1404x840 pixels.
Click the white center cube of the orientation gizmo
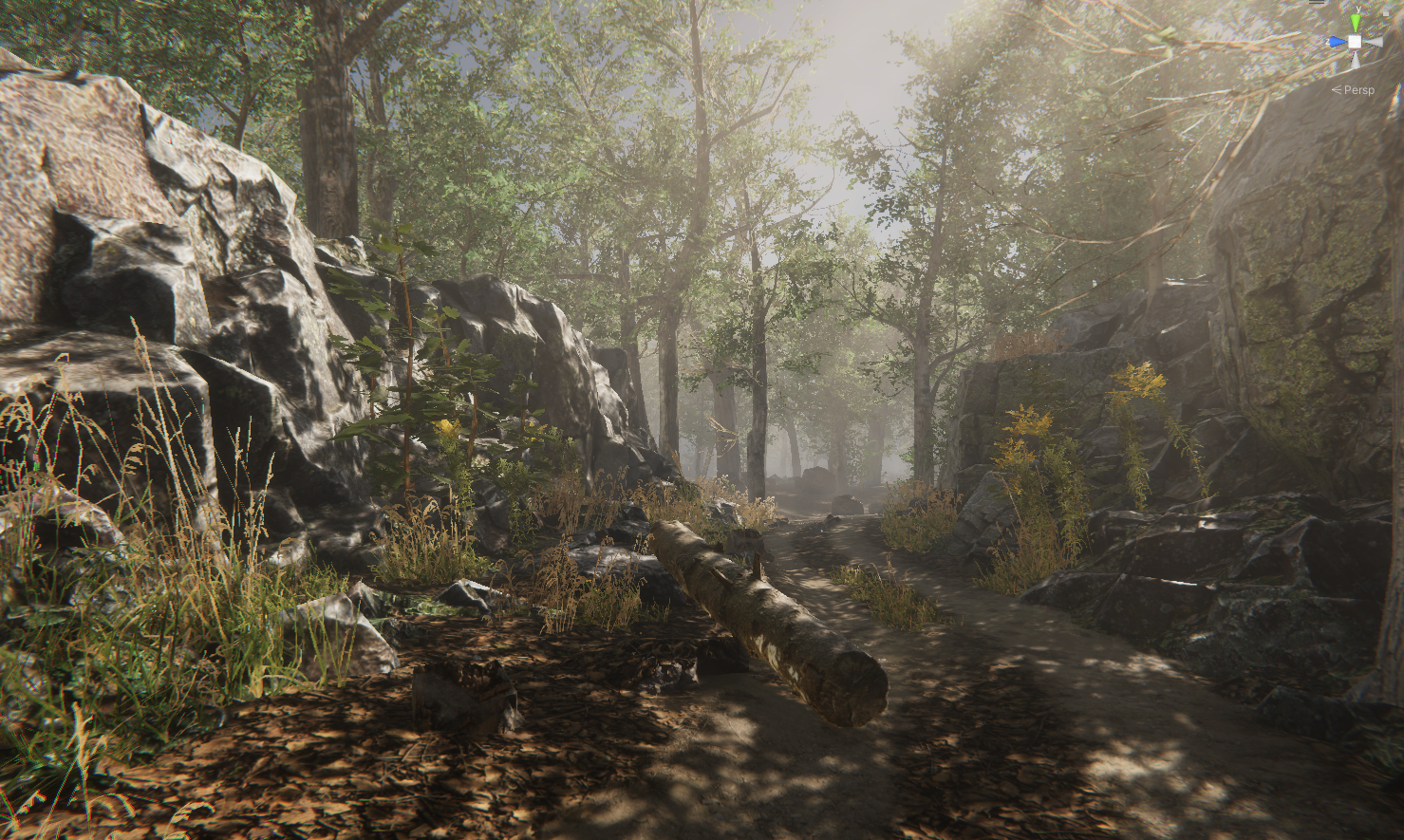1356,42
